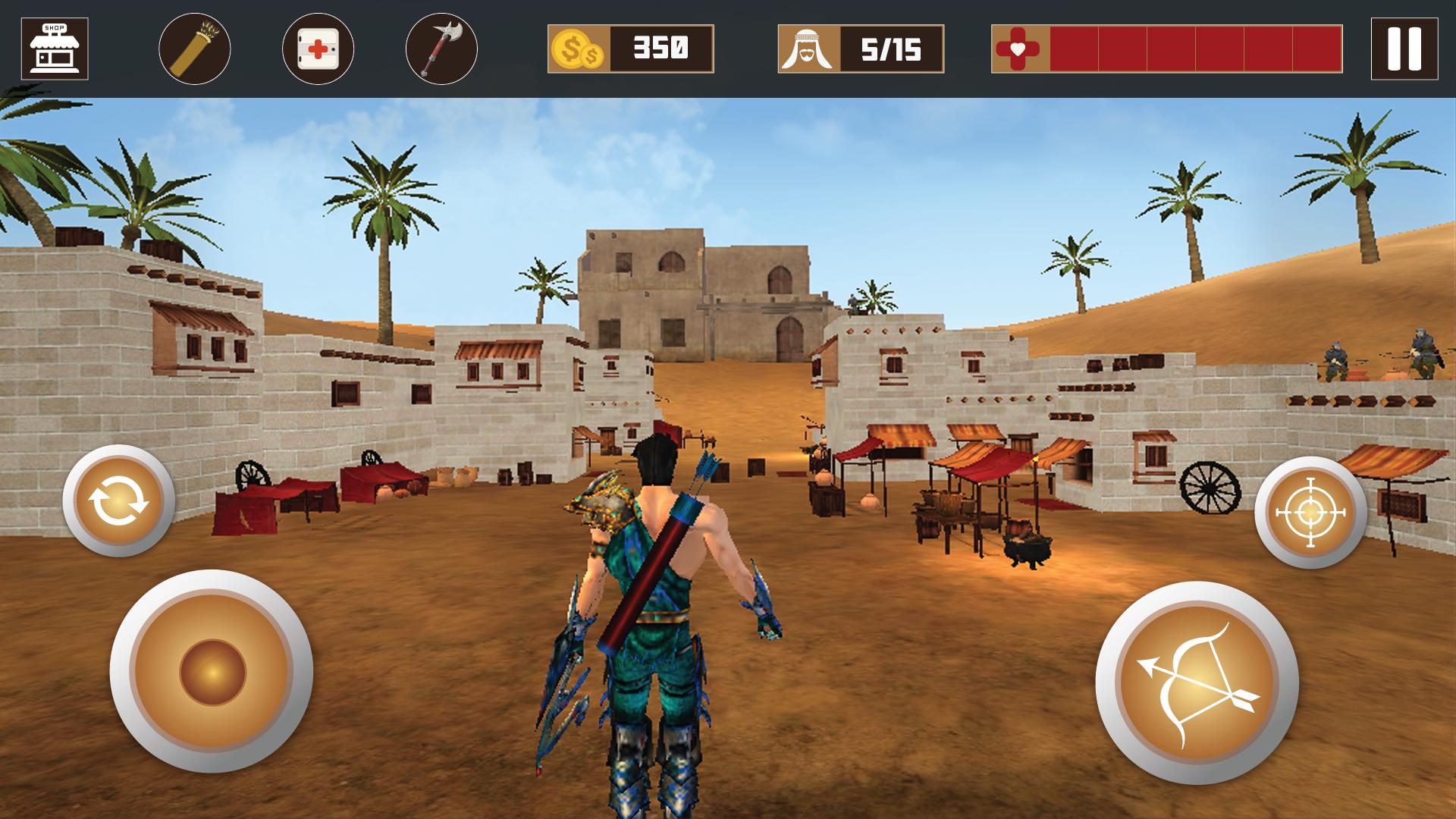The width and height of the screenshot is (1456, 819).
Task: Use the first aid medkit
Action: [318, 49]
